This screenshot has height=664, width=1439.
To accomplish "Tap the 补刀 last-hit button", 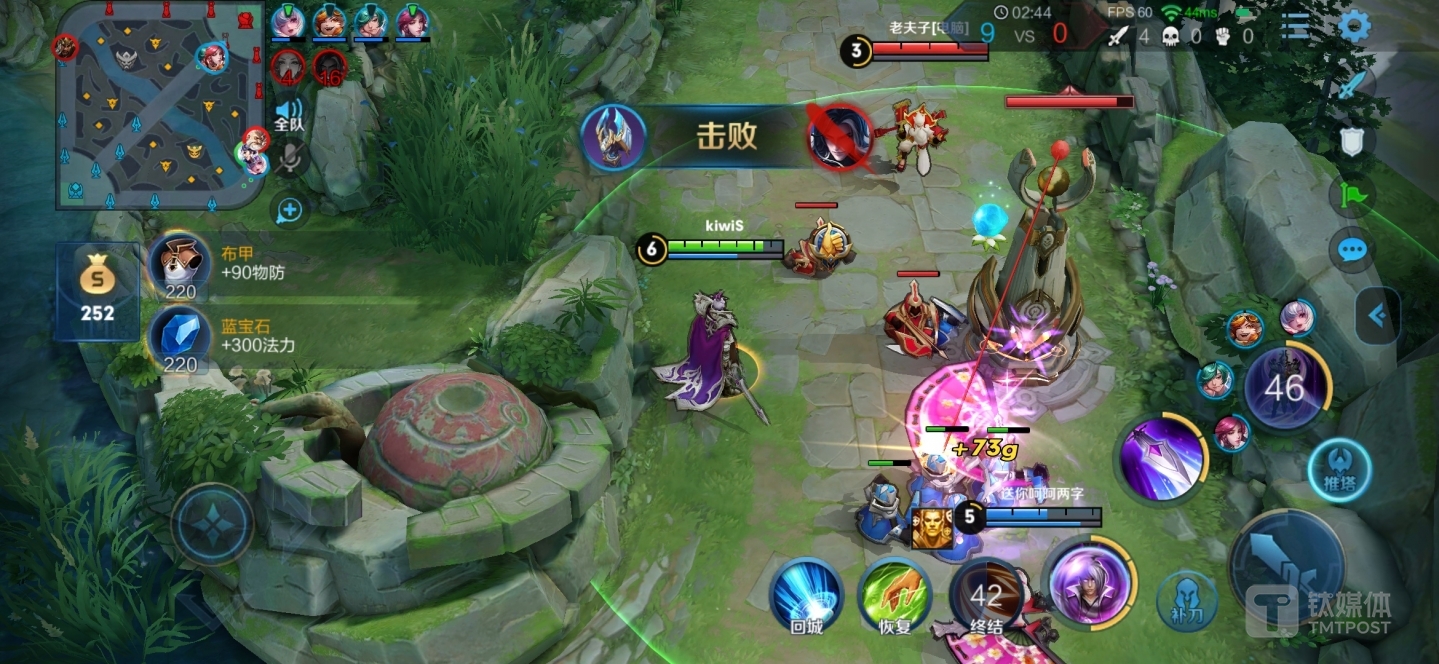I will pos(1186,601).
